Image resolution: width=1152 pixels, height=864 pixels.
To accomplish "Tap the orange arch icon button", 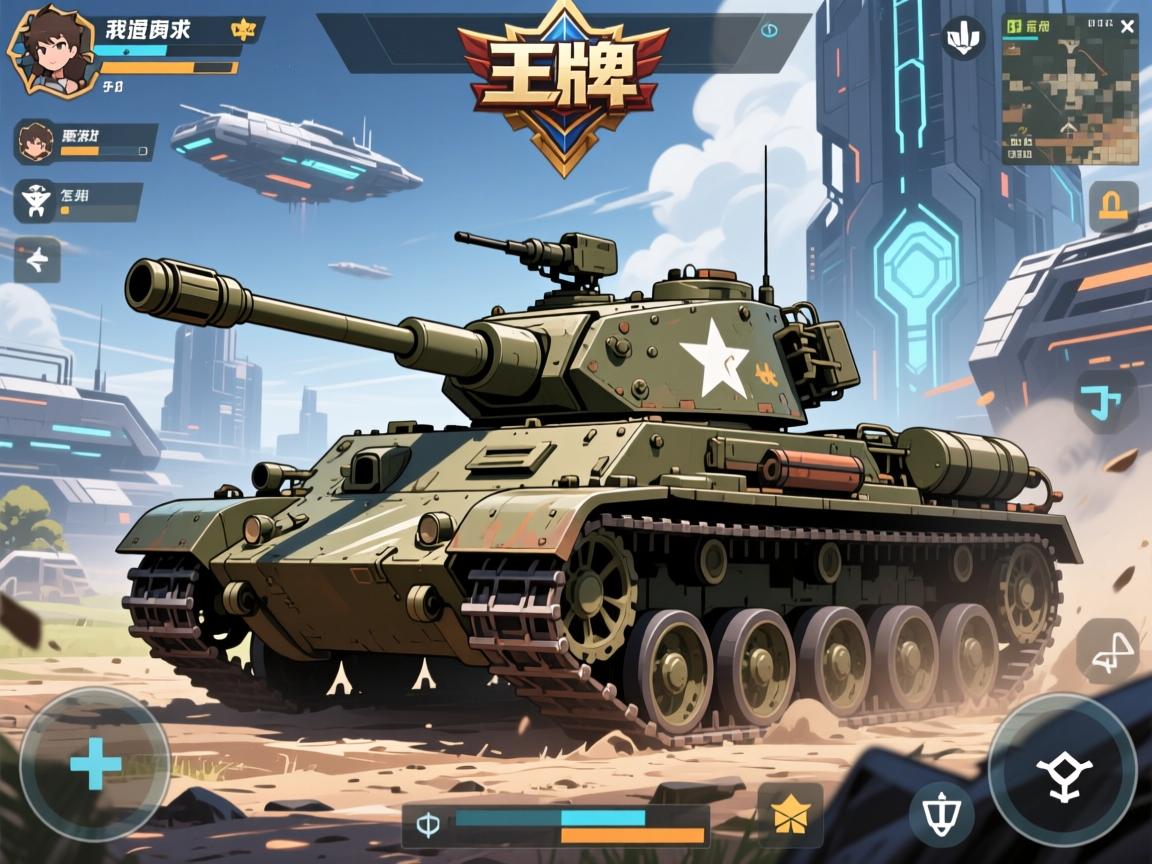I will [1112, 207].
